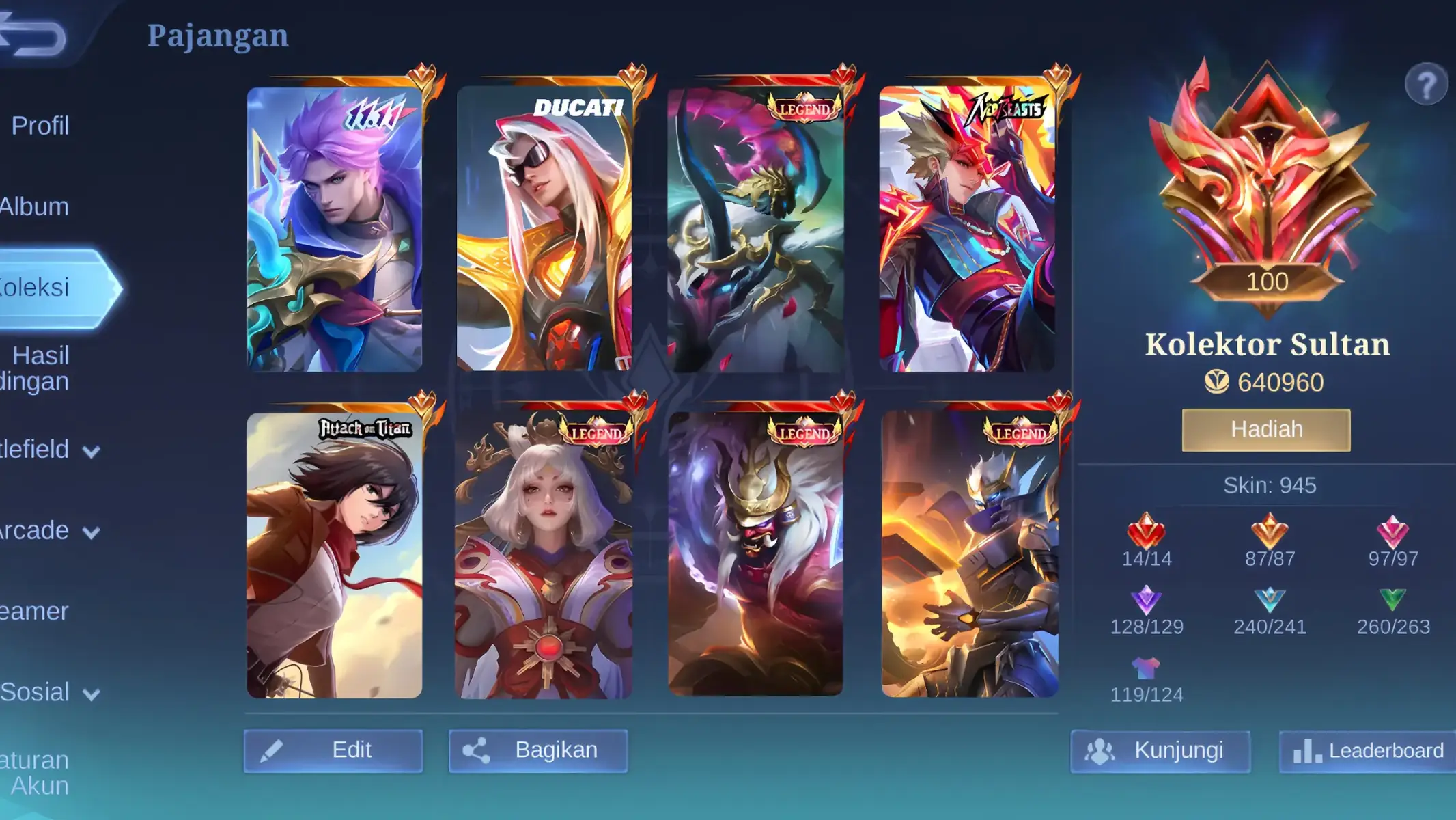The width and height of the screenshot is (1456, 820).
Task: Click the Streamer sidebar entry
Action: click(x=34, y=612)
